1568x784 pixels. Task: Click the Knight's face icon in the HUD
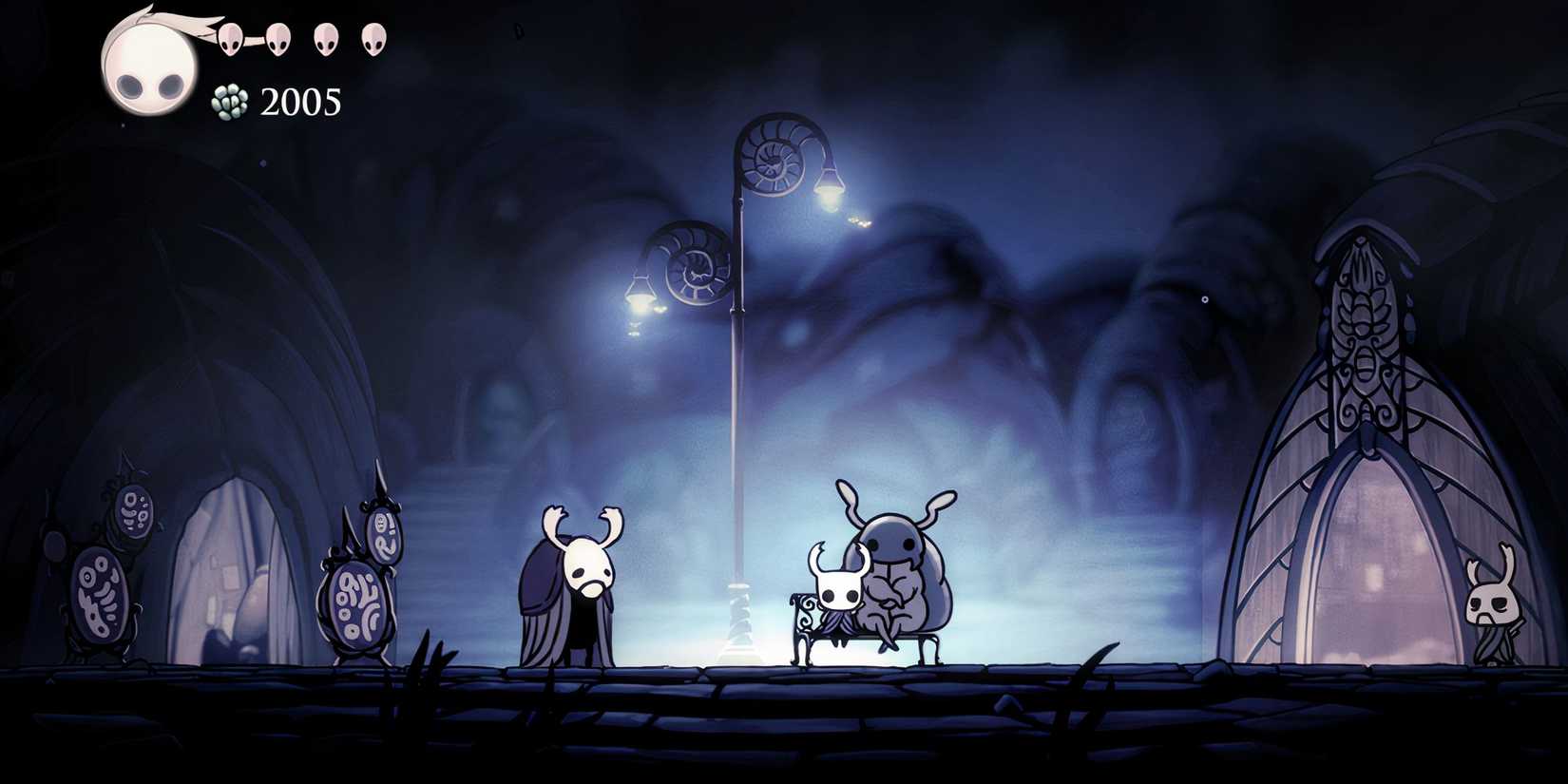coord(150,62)
